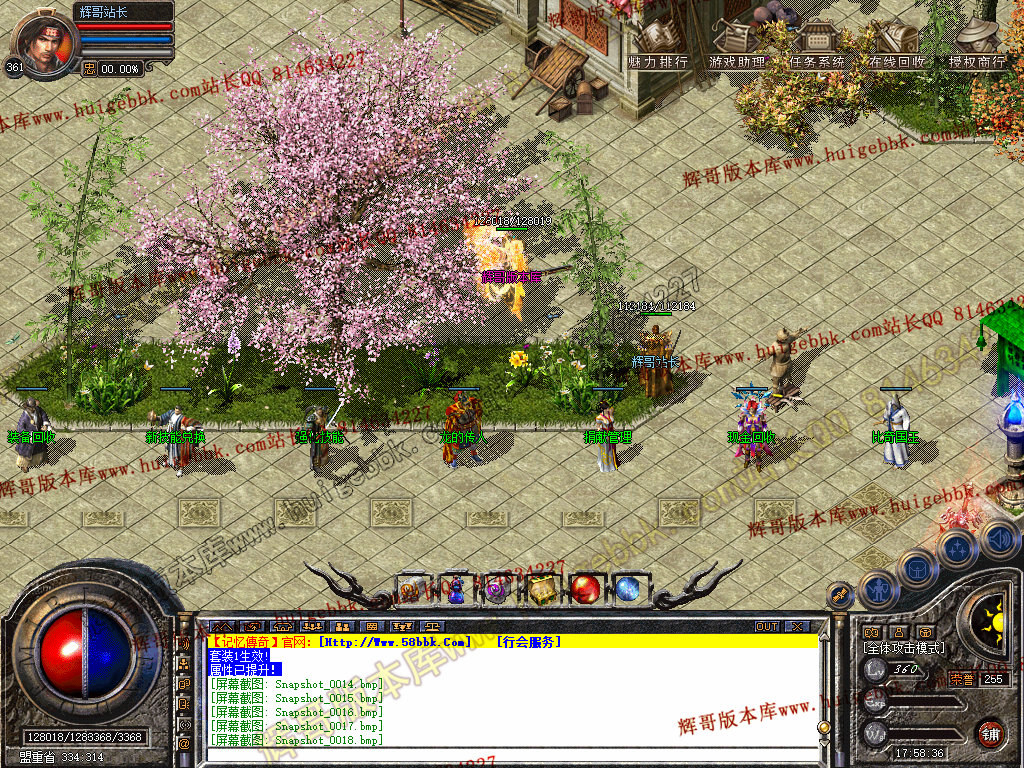Open the skills sparkle round button

958,549
